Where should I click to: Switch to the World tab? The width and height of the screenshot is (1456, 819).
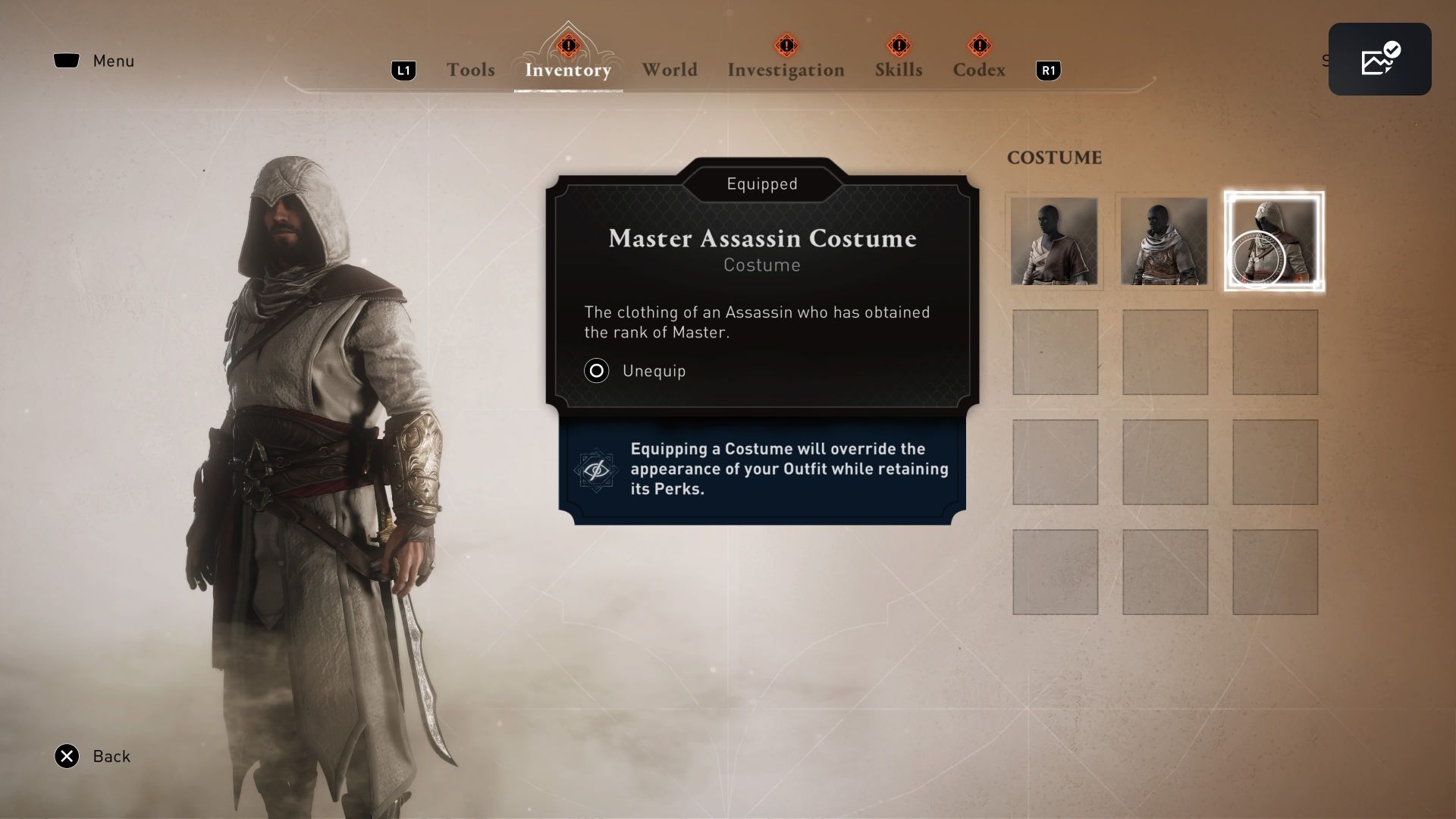coord(670,70)
